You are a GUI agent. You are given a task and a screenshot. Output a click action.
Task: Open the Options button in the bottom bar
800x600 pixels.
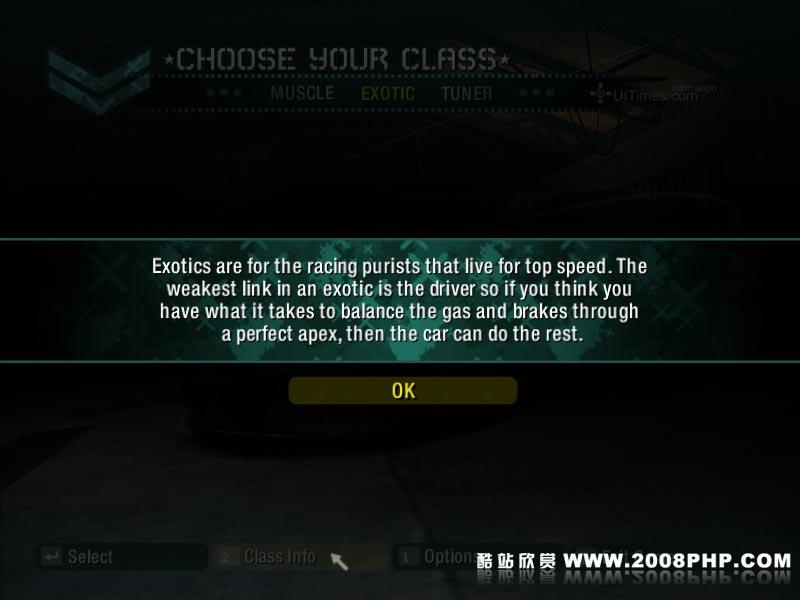[x=448, y=557]
